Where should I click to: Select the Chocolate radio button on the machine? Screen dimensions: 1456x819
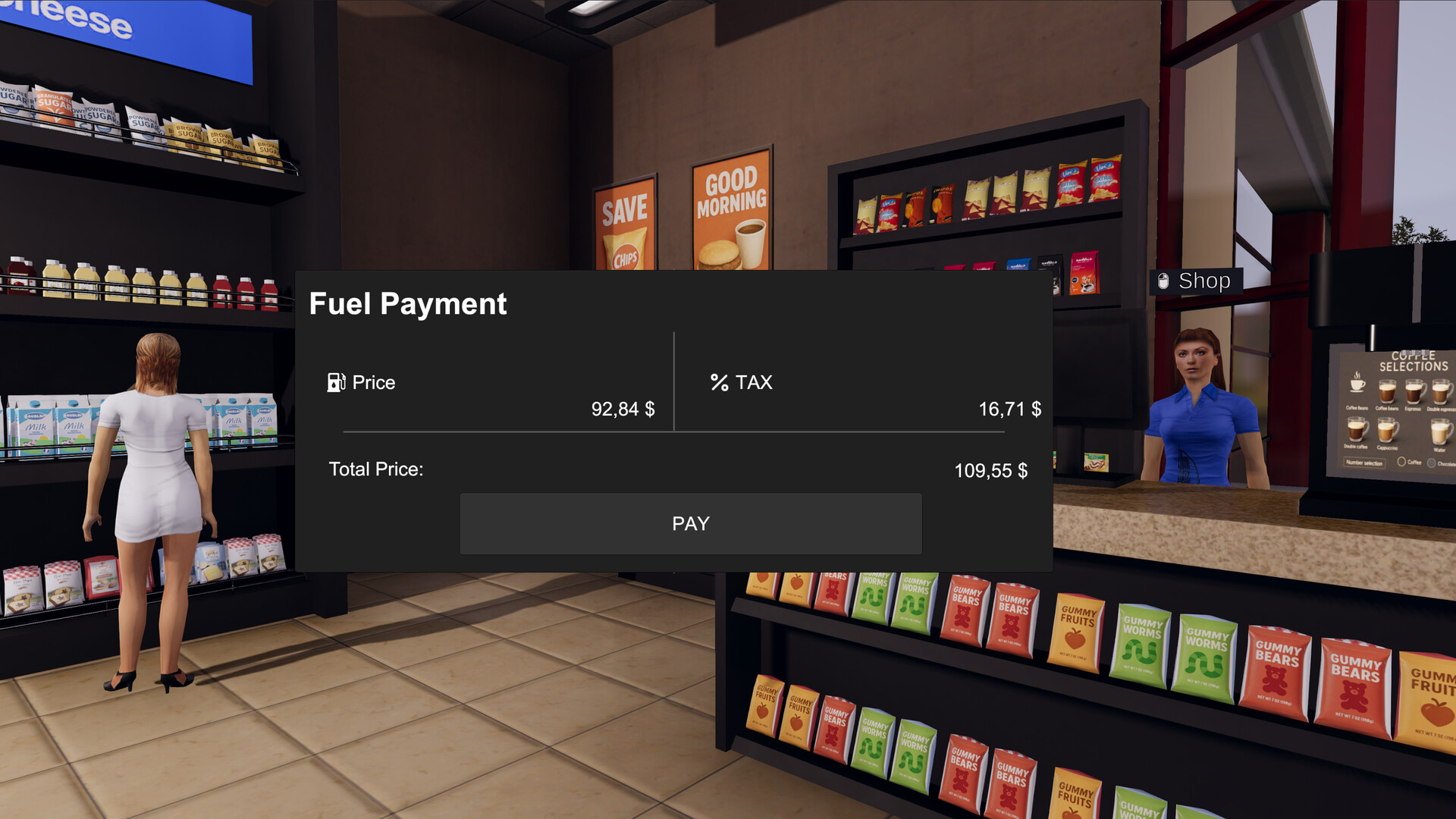click(1432, 463)
